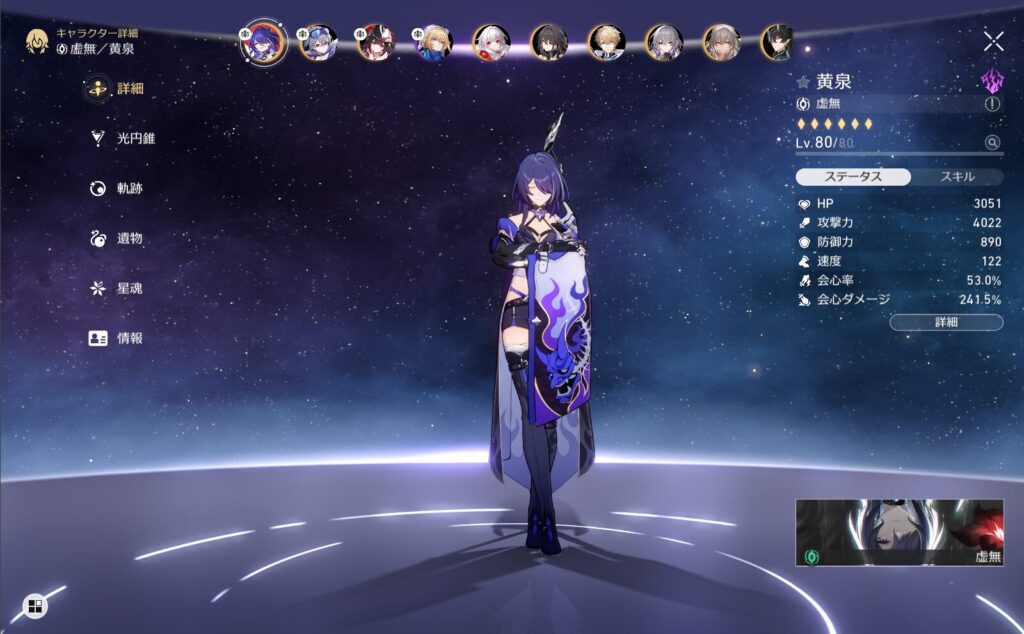Open the 星魂 eidolon menu
Image resolution: width=1024 pixels, height=634 pixels.
[119, 288]
